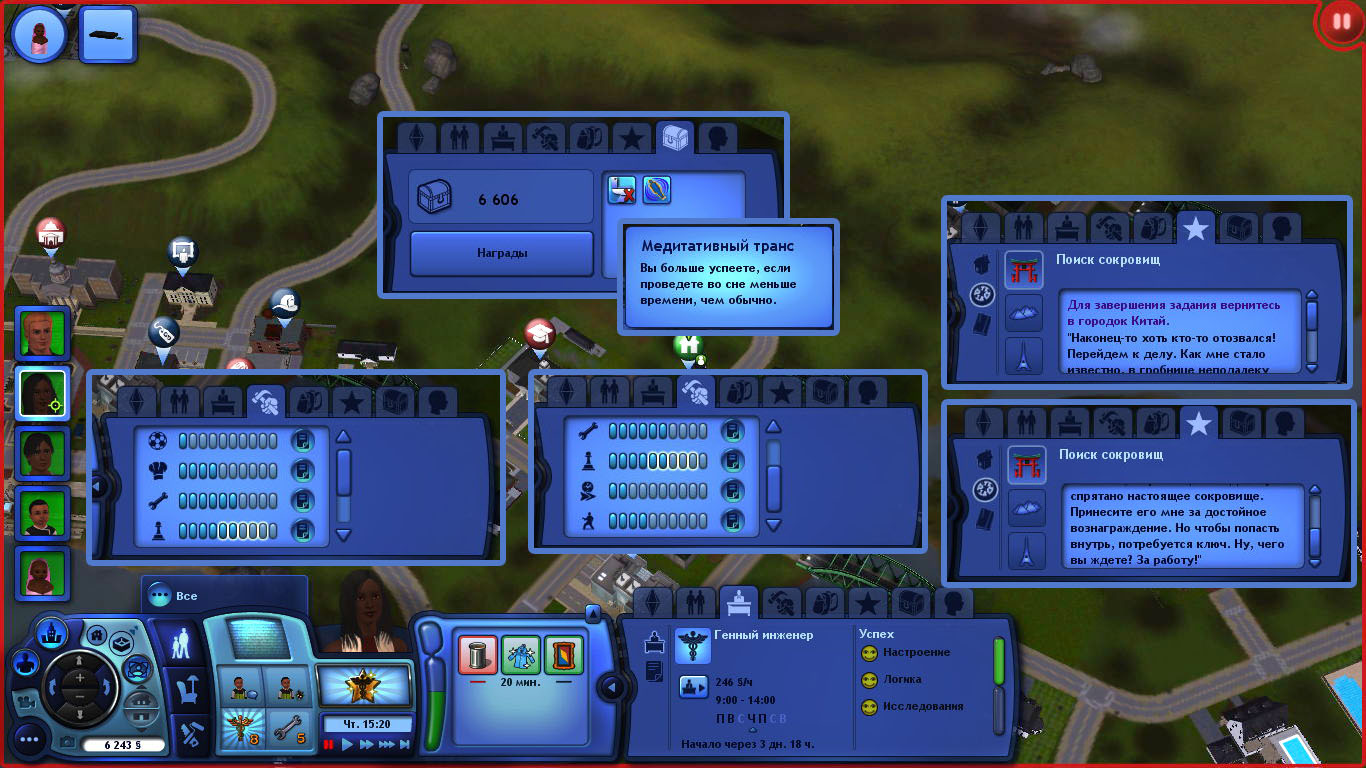Select the baby Sim portrait in pink
The width and height of the screenshot is (1366, 768).
[42, 573]
